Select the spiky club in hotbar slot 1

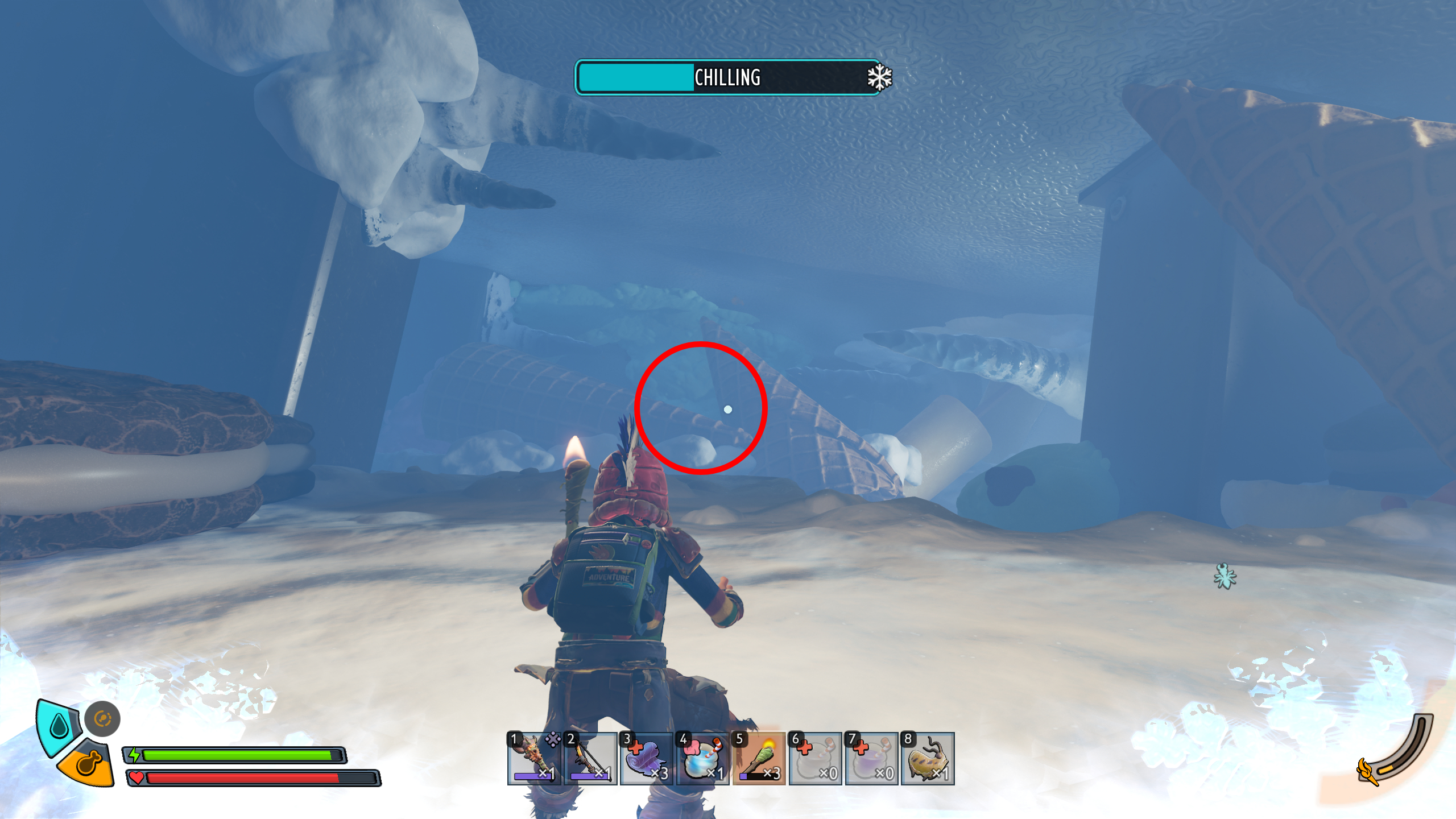click(535, 759)
